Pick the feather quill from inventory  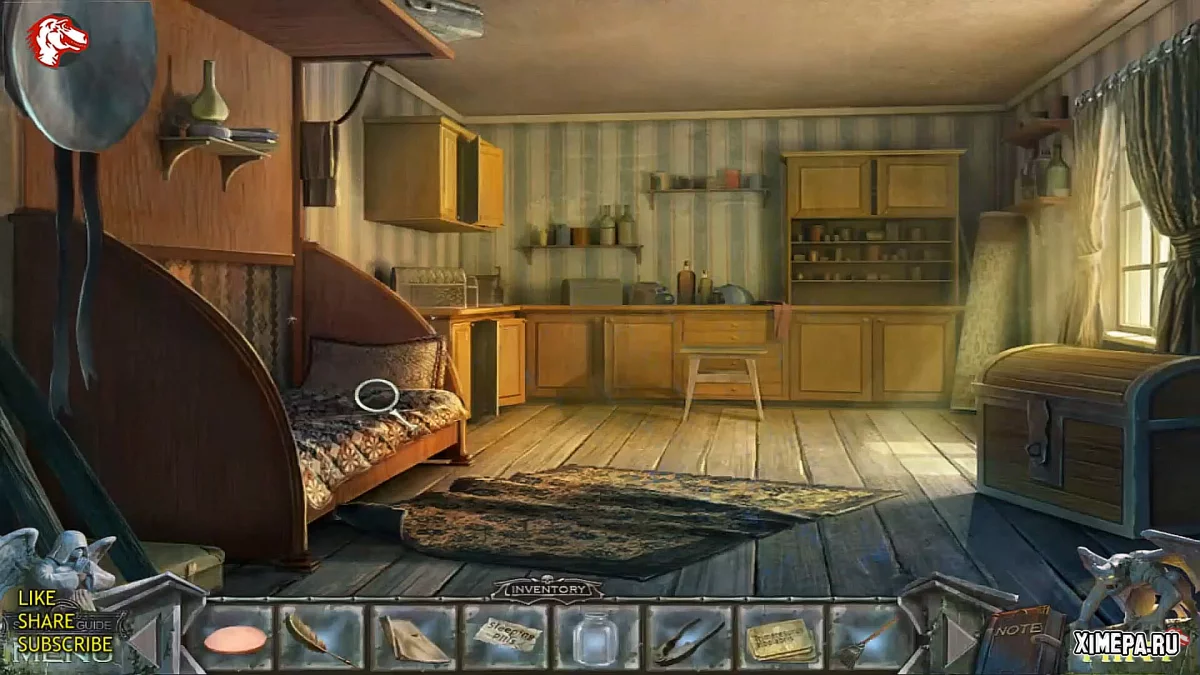point(318,638)
